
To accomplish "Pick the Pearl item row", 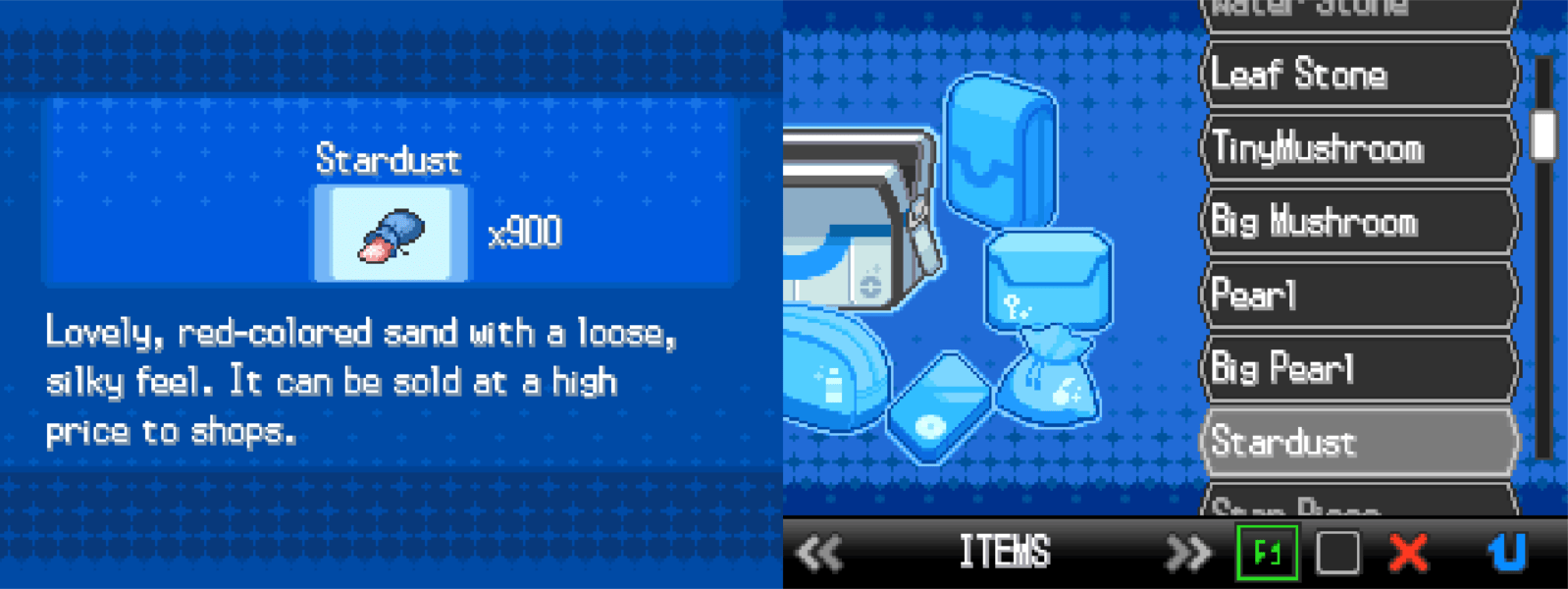I will [x=1357, y=294].
